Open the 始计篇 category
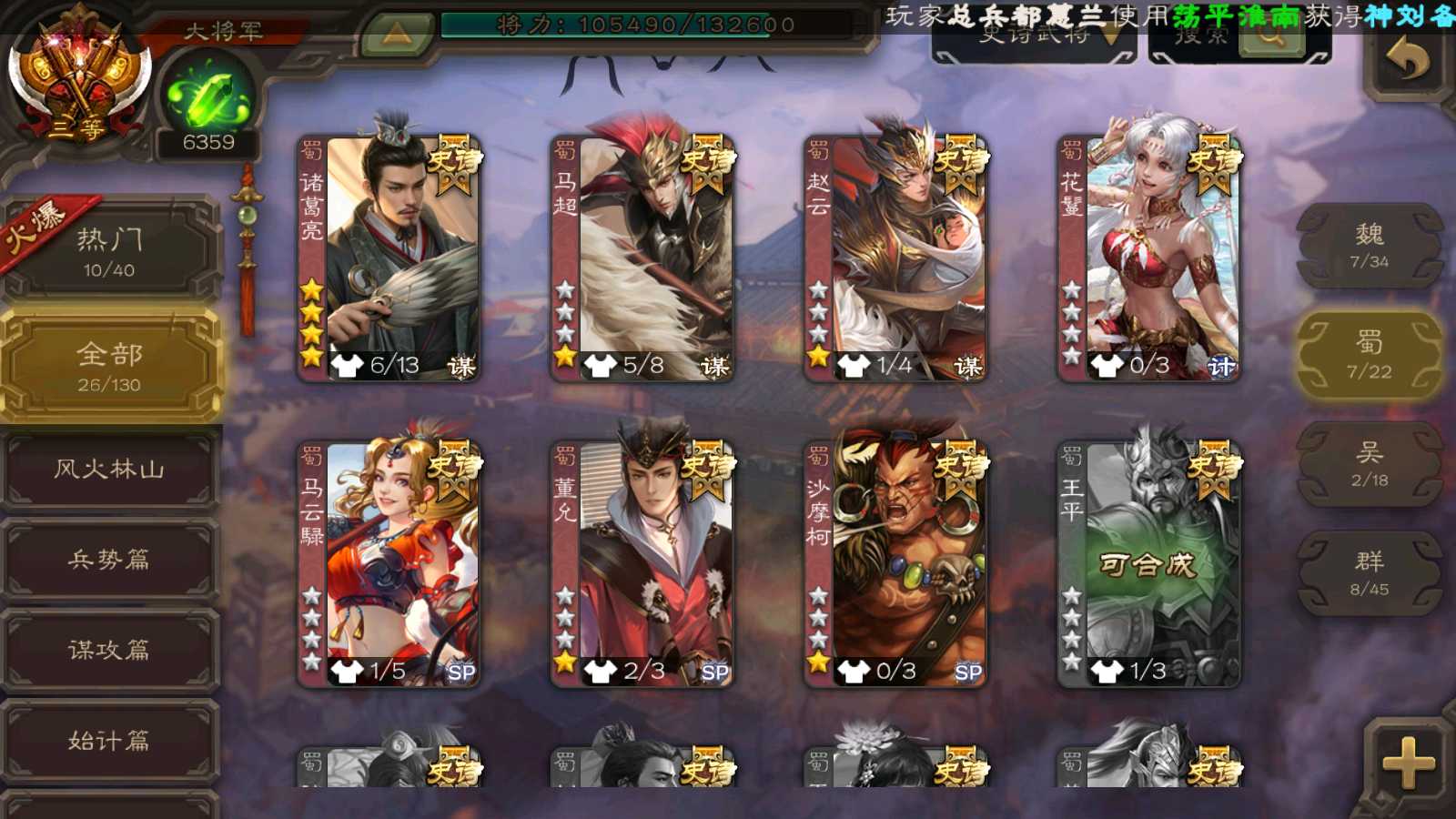Image resolution: width=1456 pixels, height=819 pixels. point(109,740)
